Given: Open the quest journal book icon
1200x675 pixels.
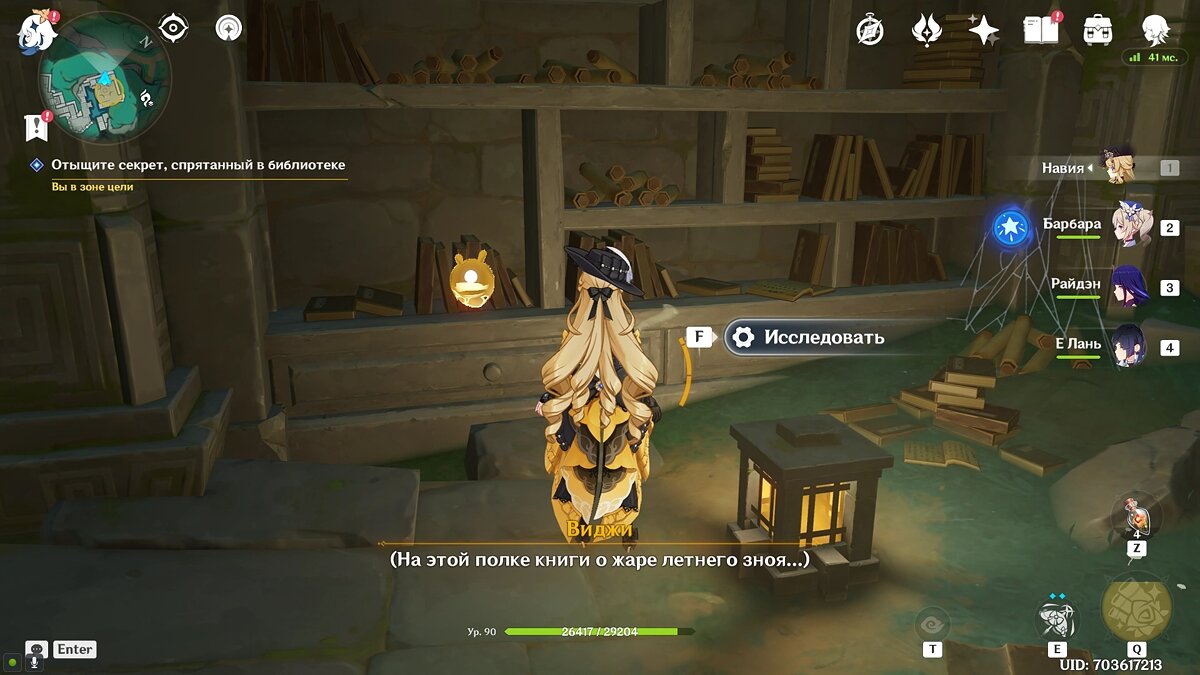Looking at the screenshot, I should pos(1040,30).
